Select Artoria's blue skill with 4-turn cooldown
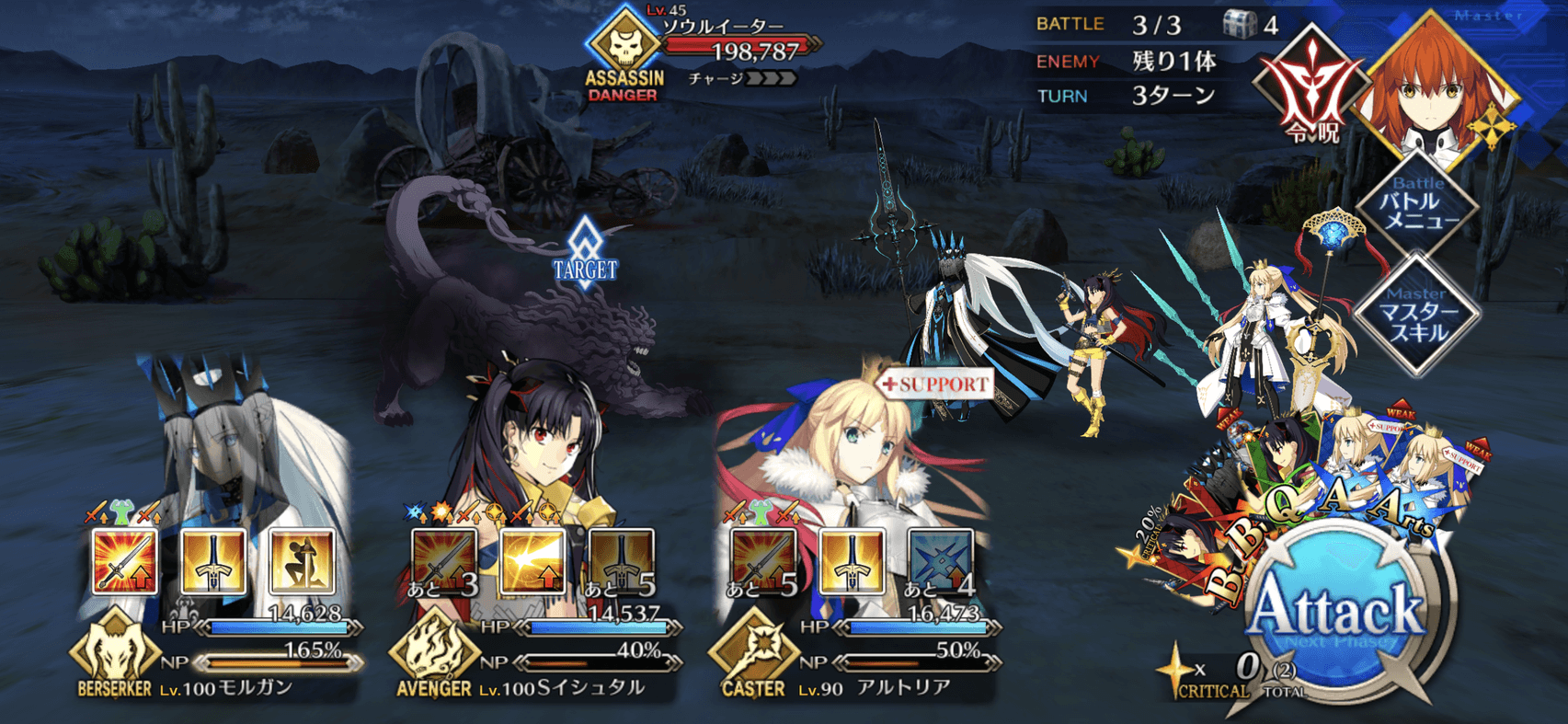Image resolution: width=1568 pixels, height=724 pixels. pyautogui.click(x=940, y=561)
